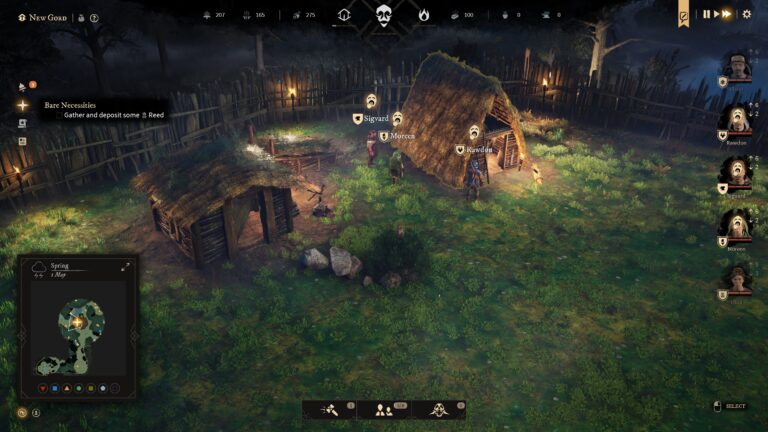The width and height of the screenshot is (768, 432).
Task: Select Moreen's portrait in the party list
Action: [x=738, y=225]
